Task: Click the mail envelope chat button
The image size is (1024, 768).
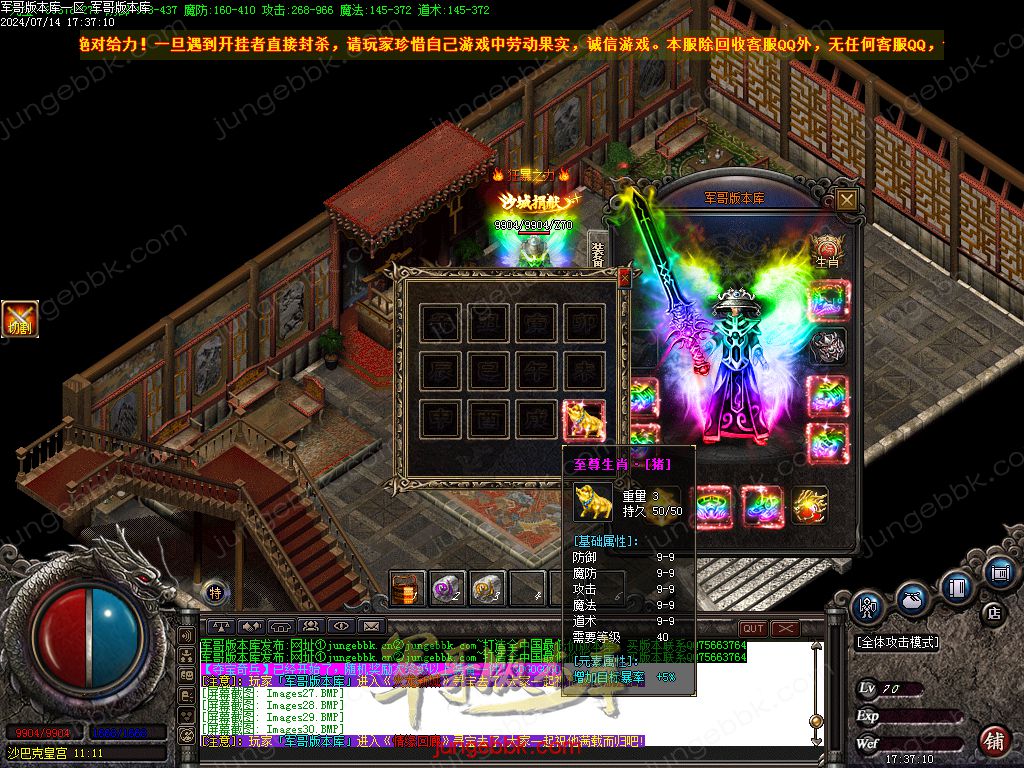Action: click(372, 627)
